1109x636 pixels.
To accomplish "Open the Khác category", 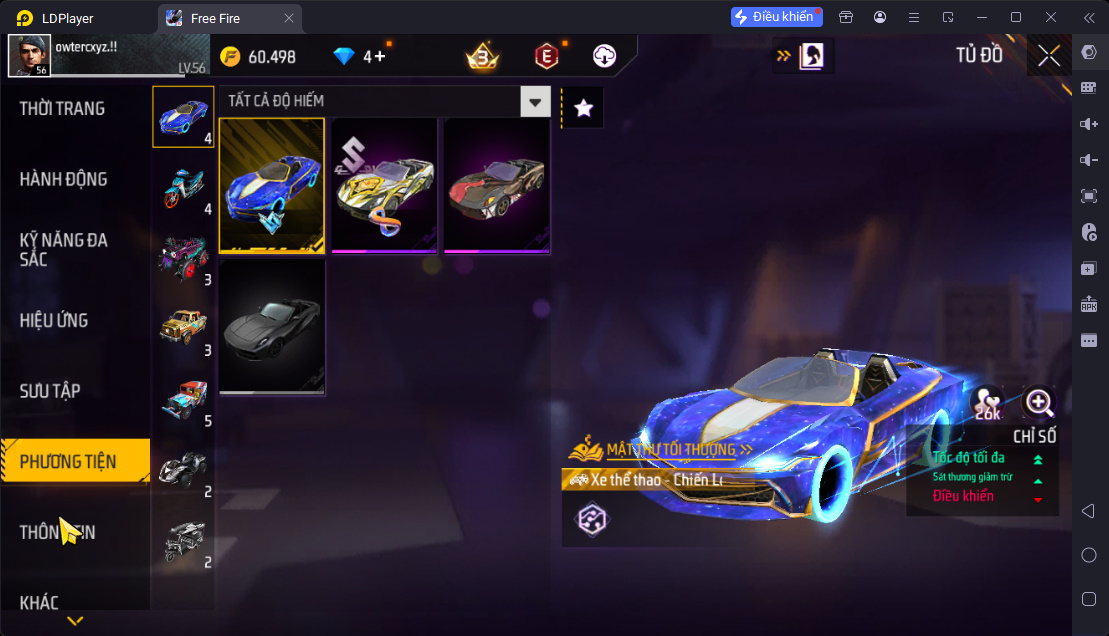I will tap(39, 603).
